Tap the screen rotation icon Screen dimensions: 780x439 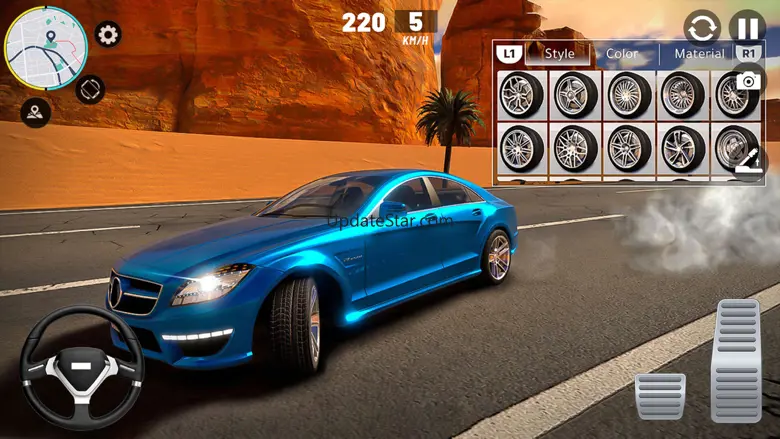(90, 90)
